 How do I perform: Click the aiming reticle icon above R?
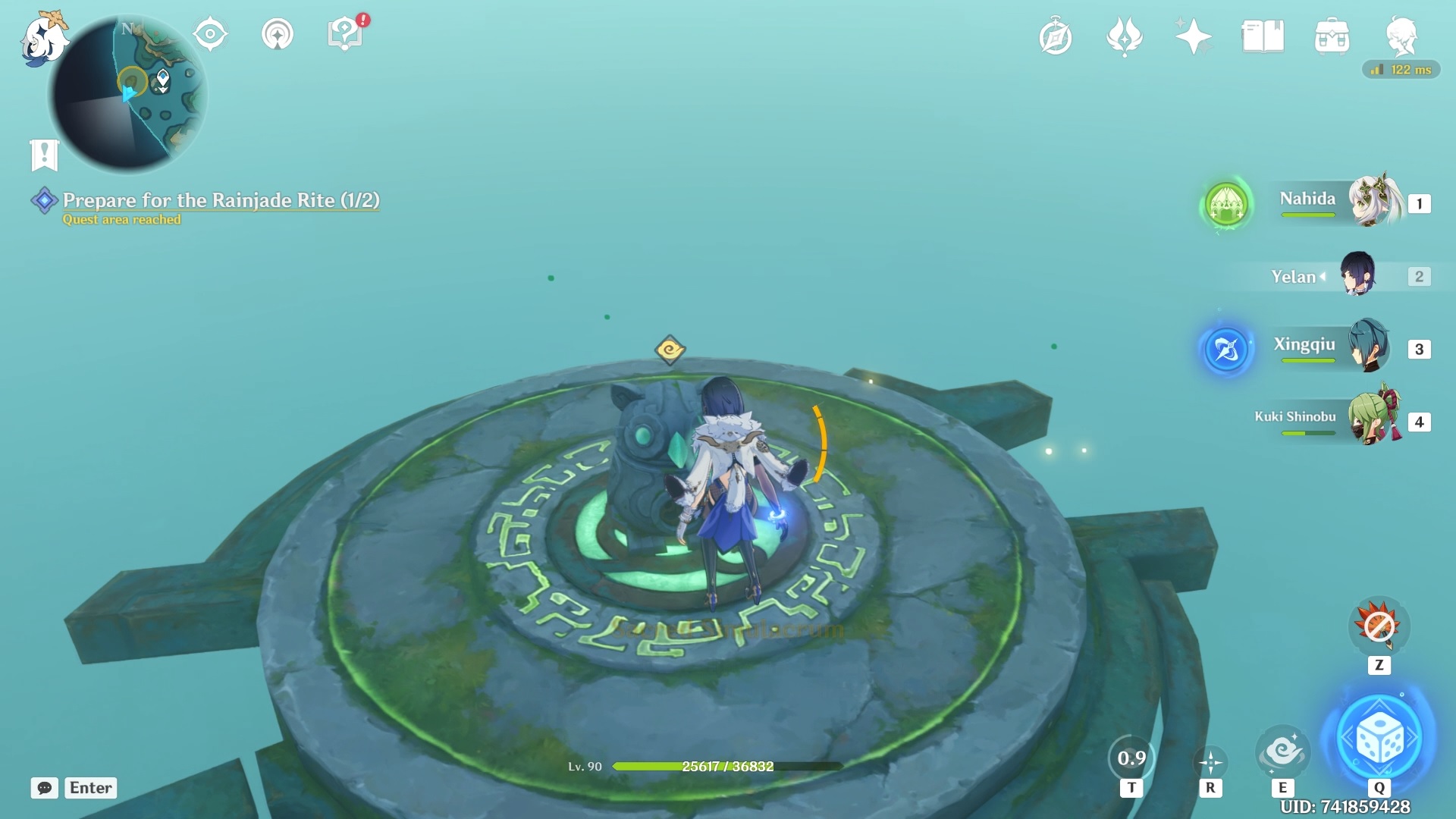coord(1209,761)
